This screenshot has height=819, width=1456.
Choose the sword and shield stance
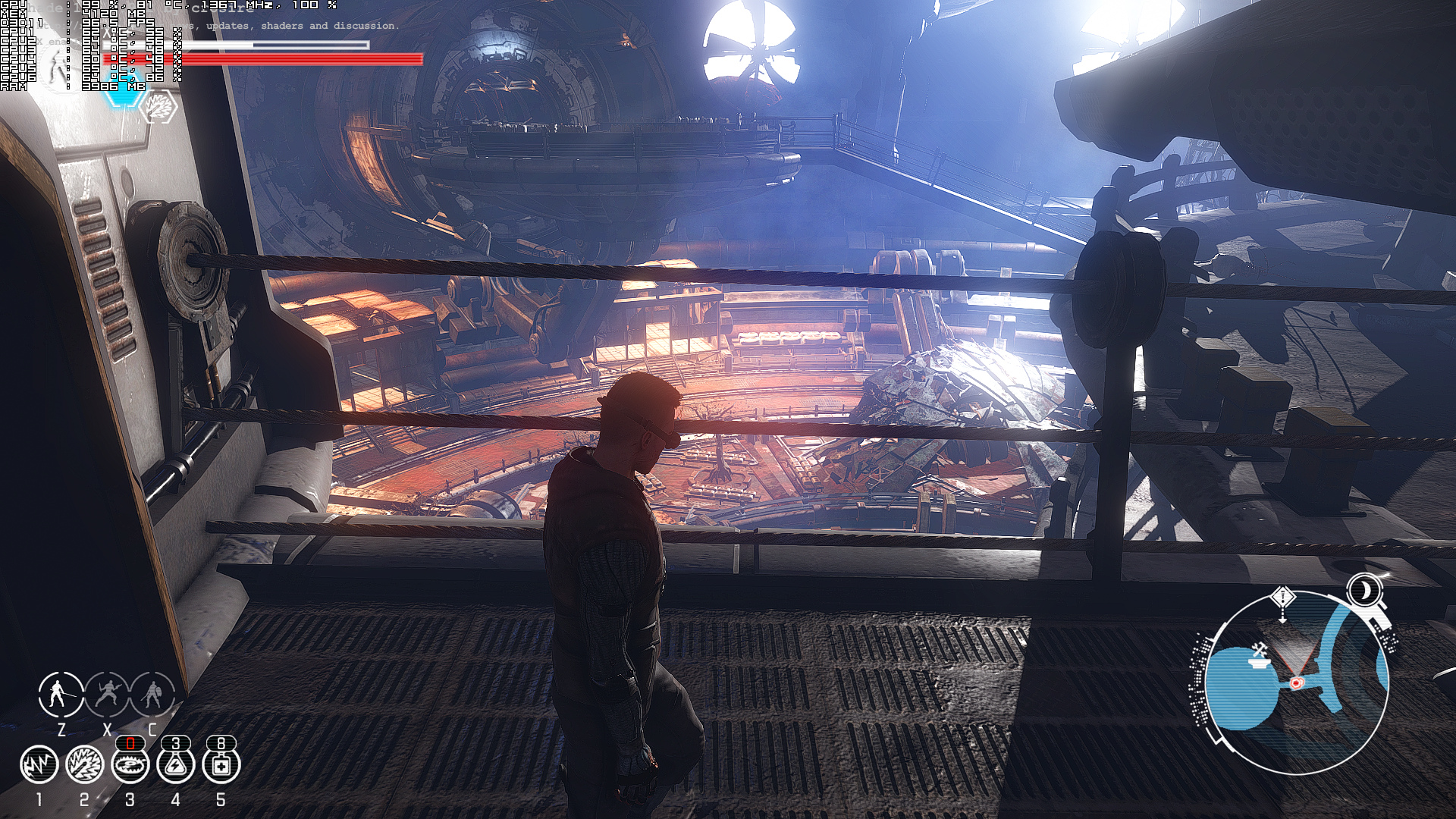click(x=152, y=693)
